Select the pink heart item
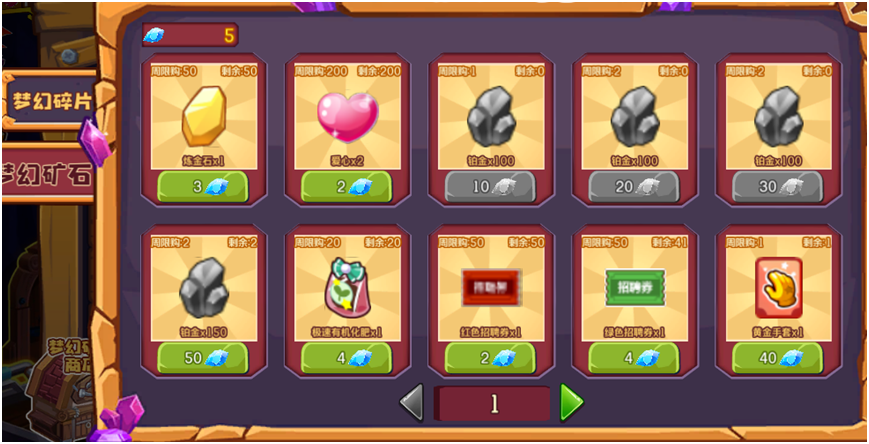The height and width of the screenshot is (444, 869). tap(347, 116)
